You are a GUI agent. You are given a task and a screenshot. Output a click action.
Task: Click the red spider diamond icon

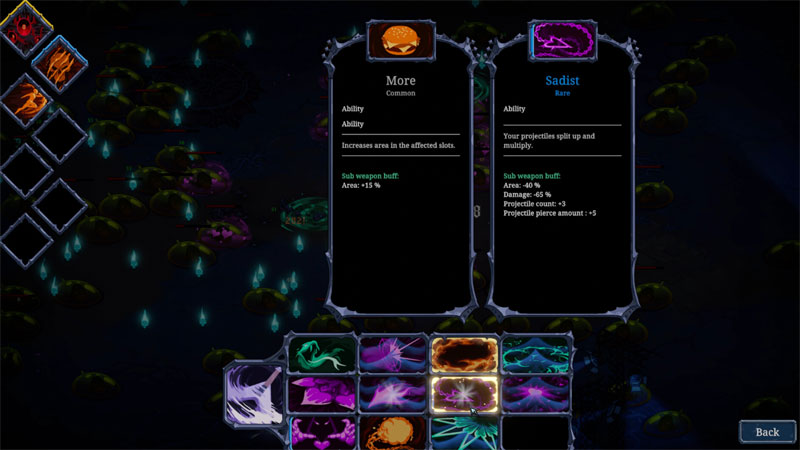pyautogui.click(x=26, y=30)
